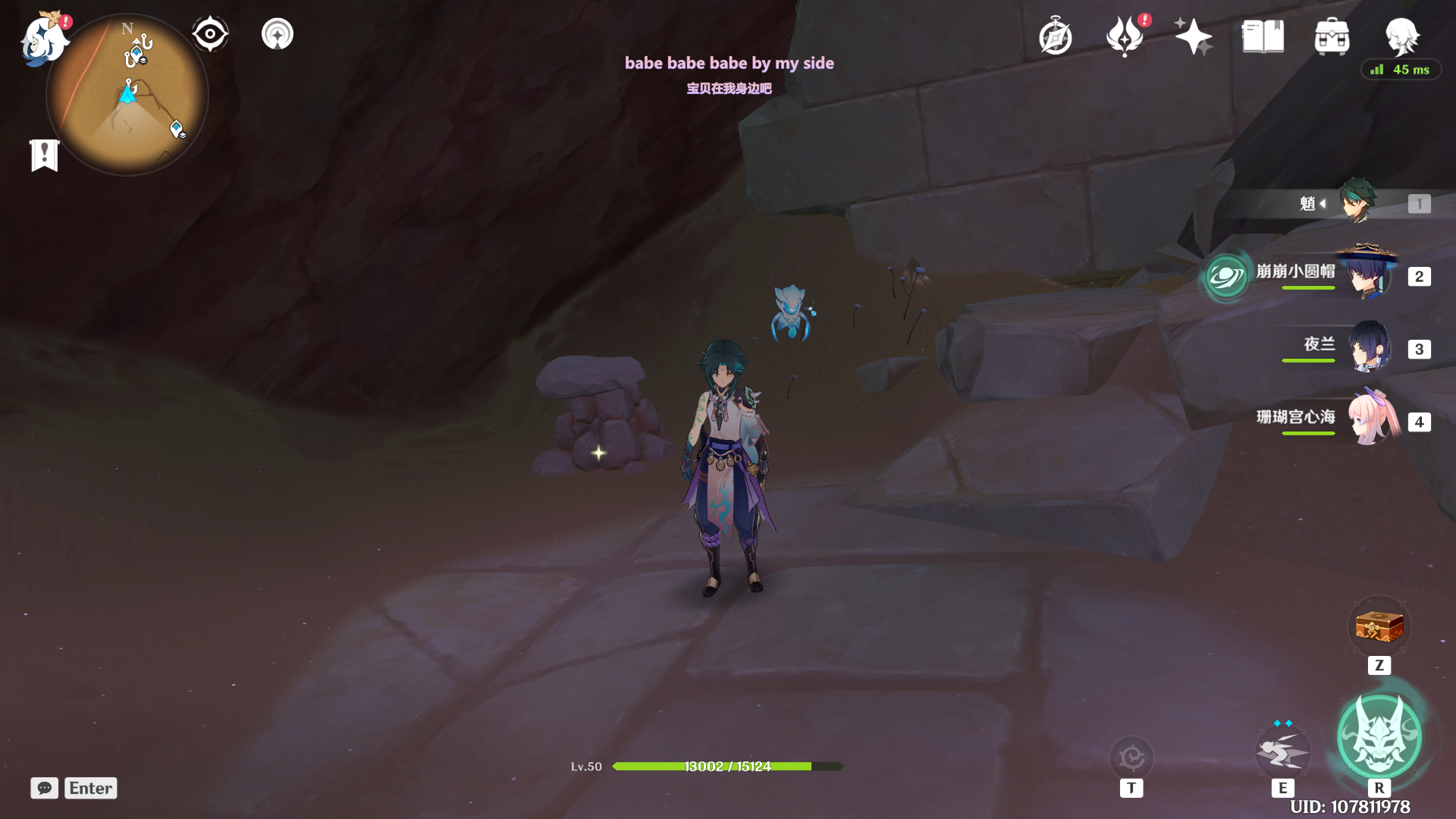
Task: Use the treasure chest gadget
Action: (x=1379, y=628)
